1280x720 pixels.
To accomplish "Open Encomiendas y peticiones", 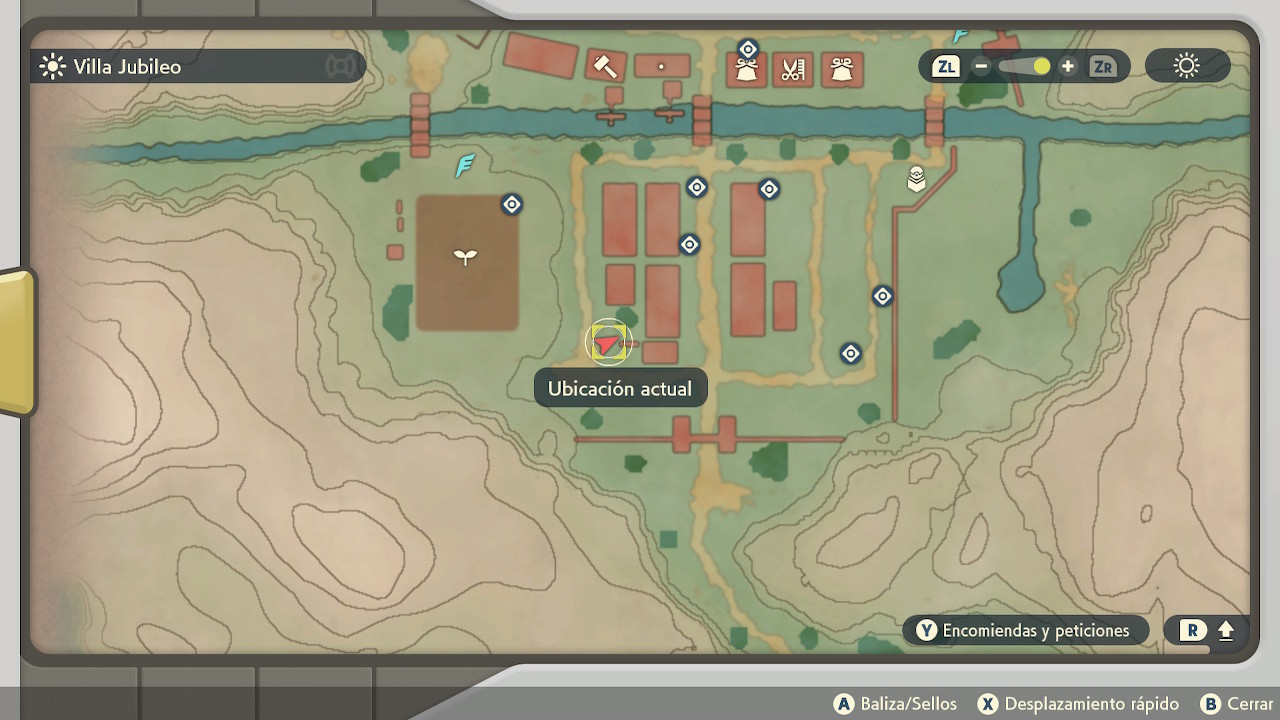I will pyautogui.click(x=1025, y=630).
